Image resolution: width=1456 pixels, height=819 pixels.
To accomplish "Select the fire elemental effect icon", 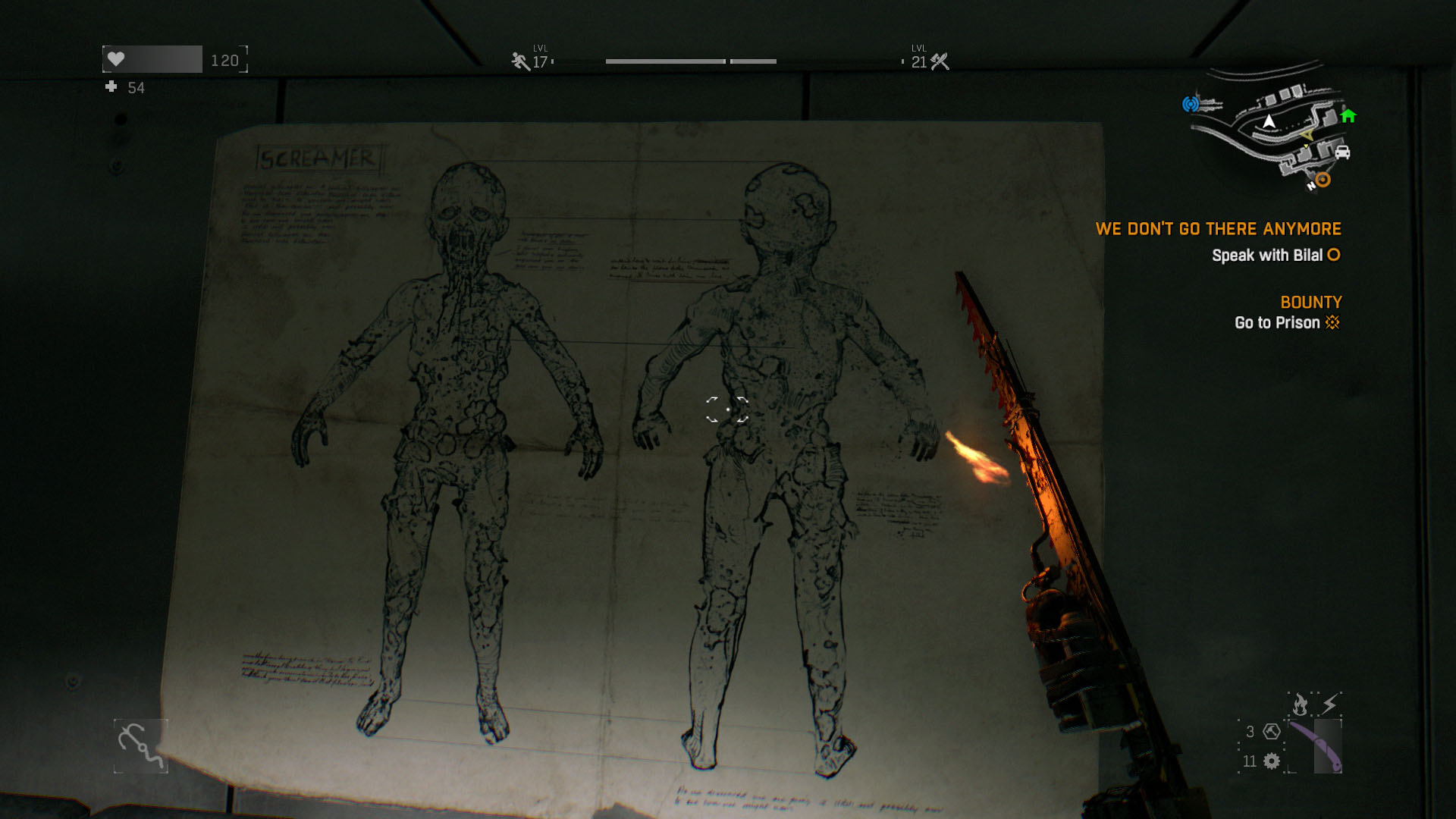I will tap(1301, 704).
